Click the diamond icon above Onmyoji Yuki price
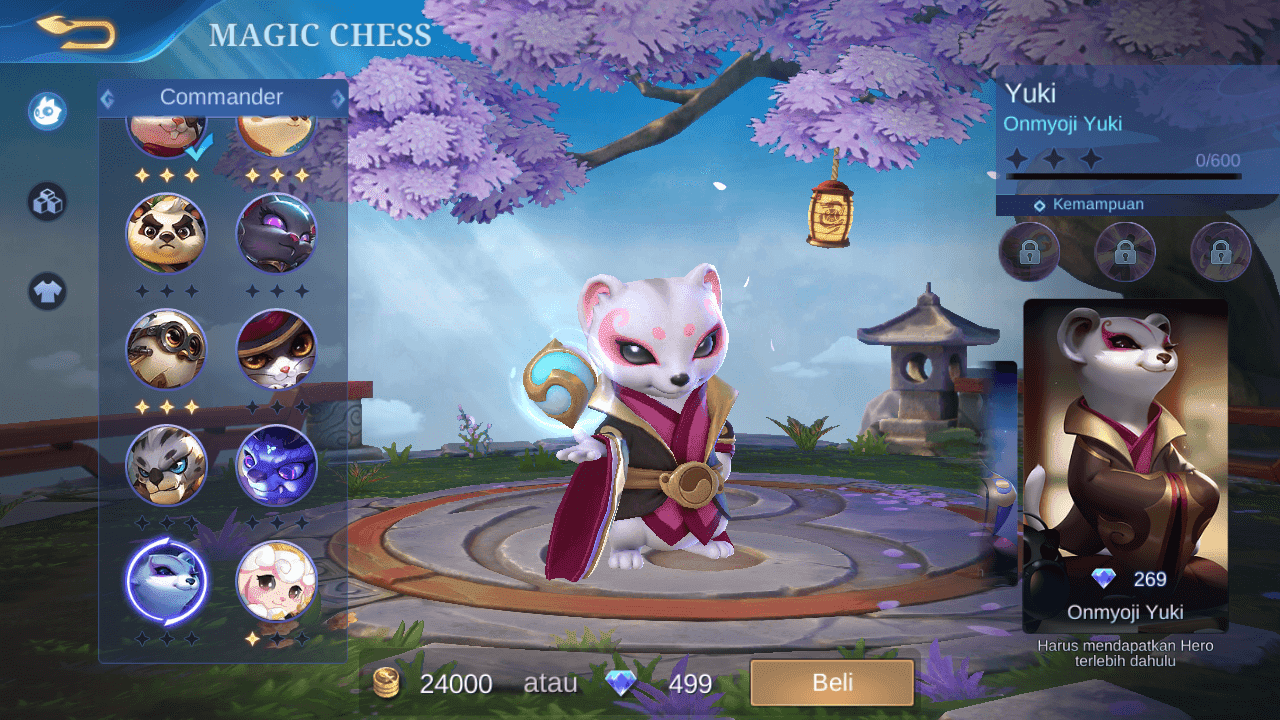The image size is (1280, 720). tap(1104, 578)
